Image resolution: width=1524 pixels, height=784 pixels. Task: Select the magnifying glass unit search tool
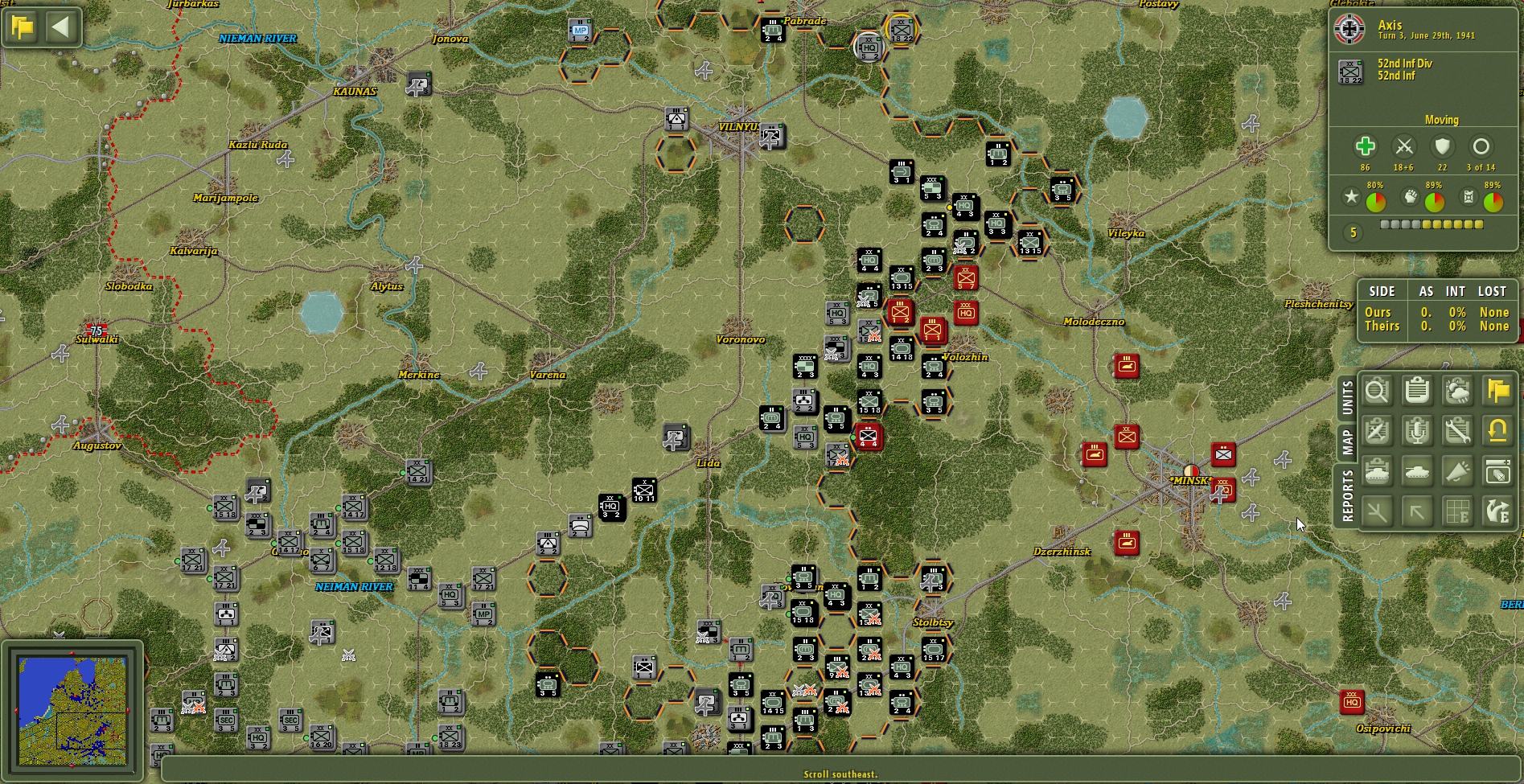click(1378, 392)
